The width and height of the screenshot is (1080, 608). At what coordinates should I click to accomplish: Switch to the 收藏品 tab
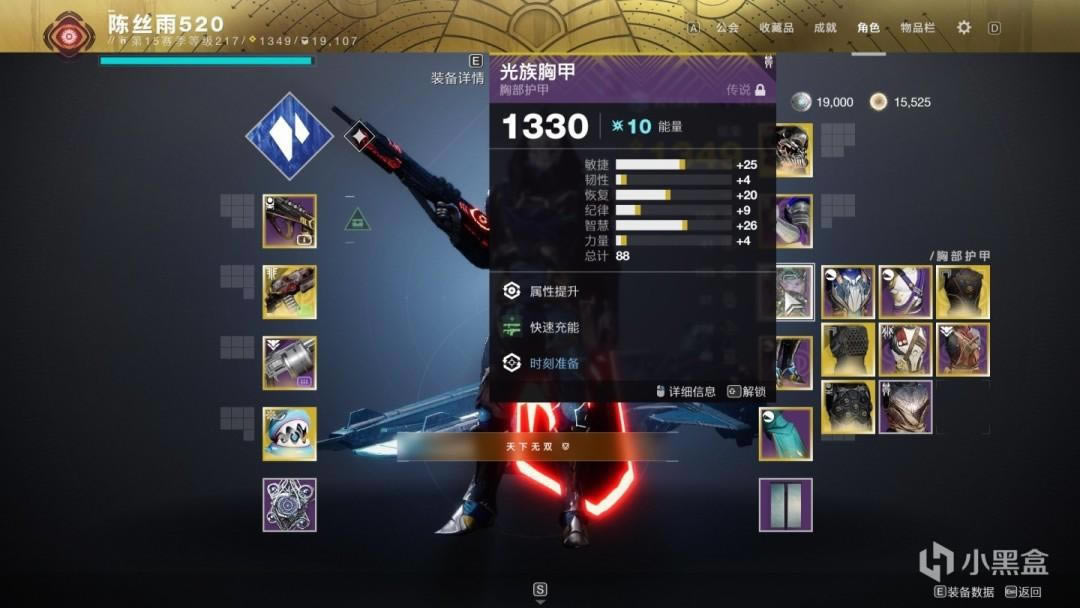tap(776, 28)
